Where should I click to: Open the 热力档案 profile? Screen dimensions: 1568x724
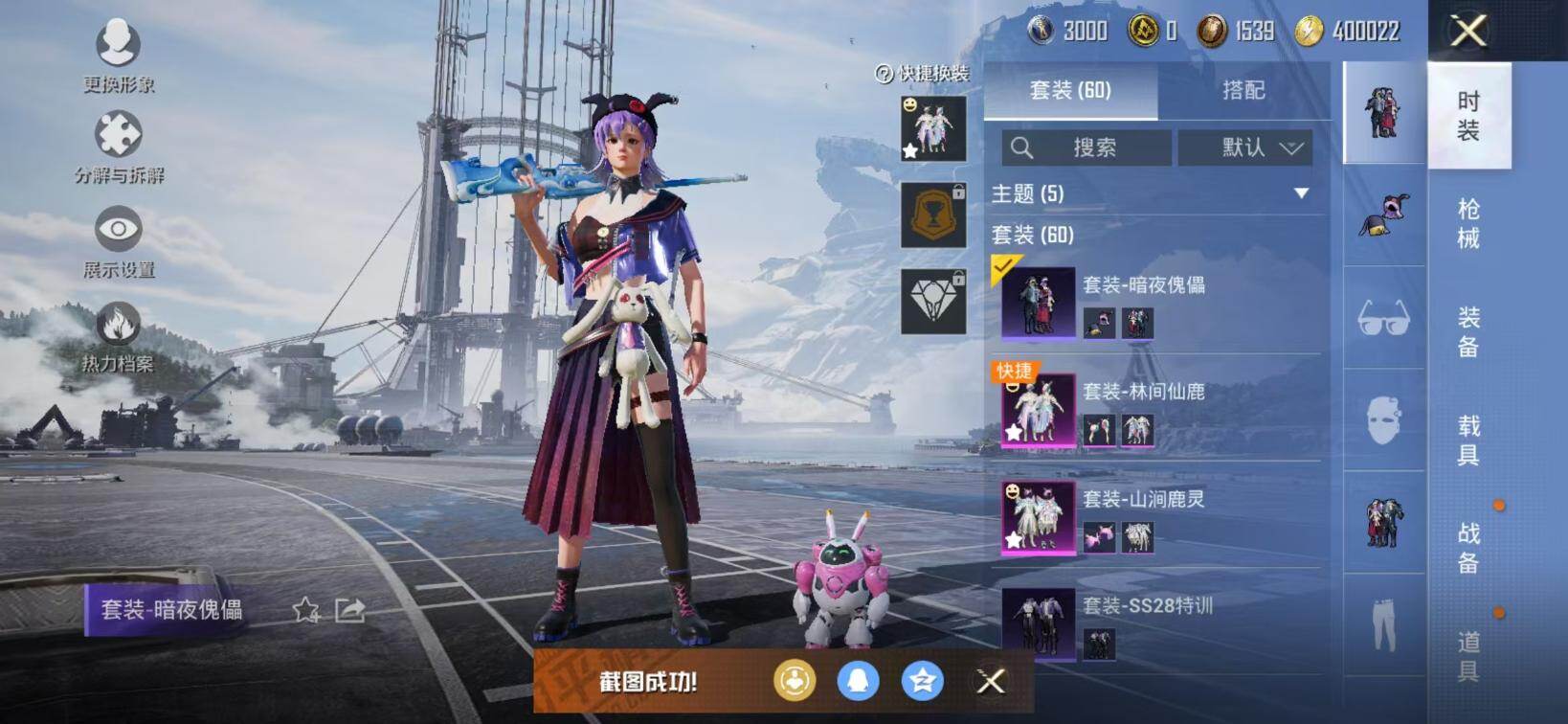tap(118, 333)
